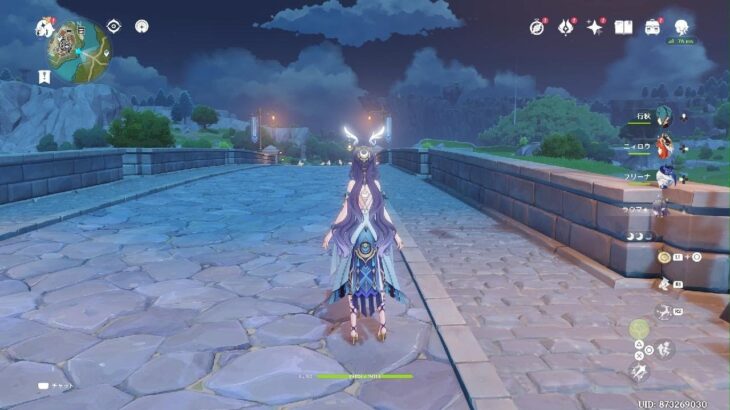This screenshot has height=410, width=730.
Task: Open the backpack inventory icon
Action: 652,27
